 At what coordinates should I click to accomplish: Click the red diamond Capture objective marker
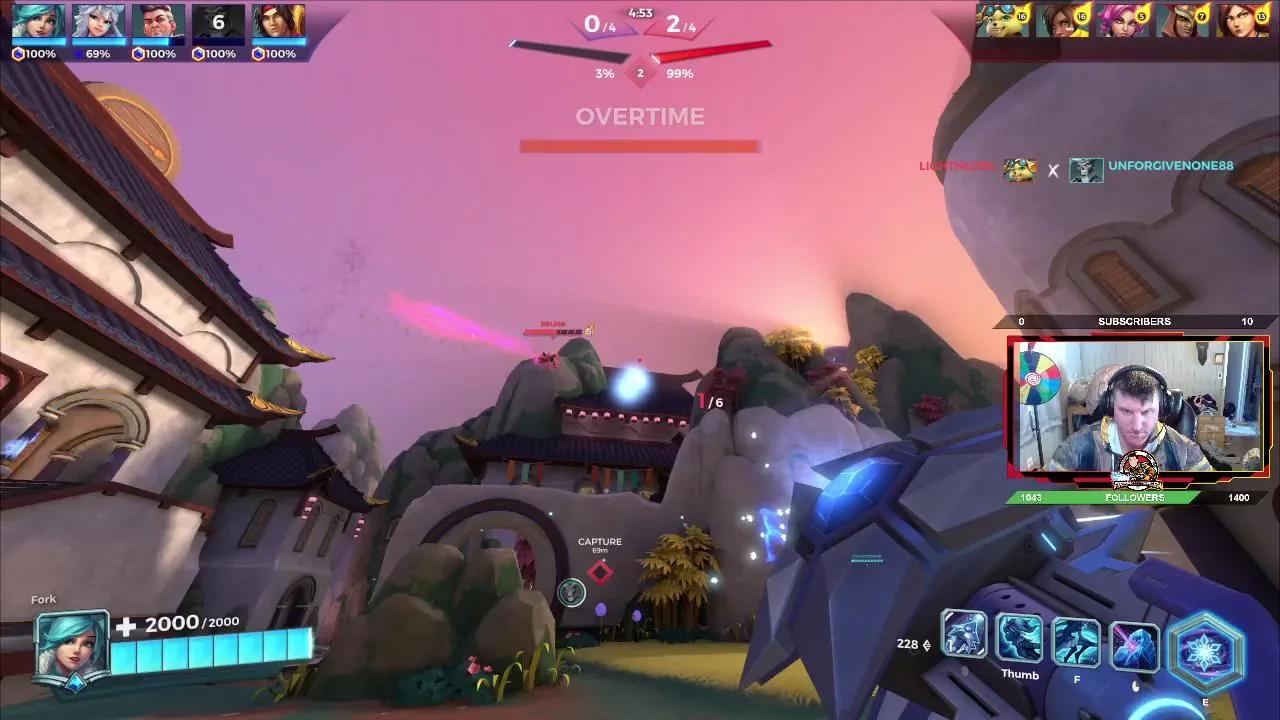pos(600,572)
